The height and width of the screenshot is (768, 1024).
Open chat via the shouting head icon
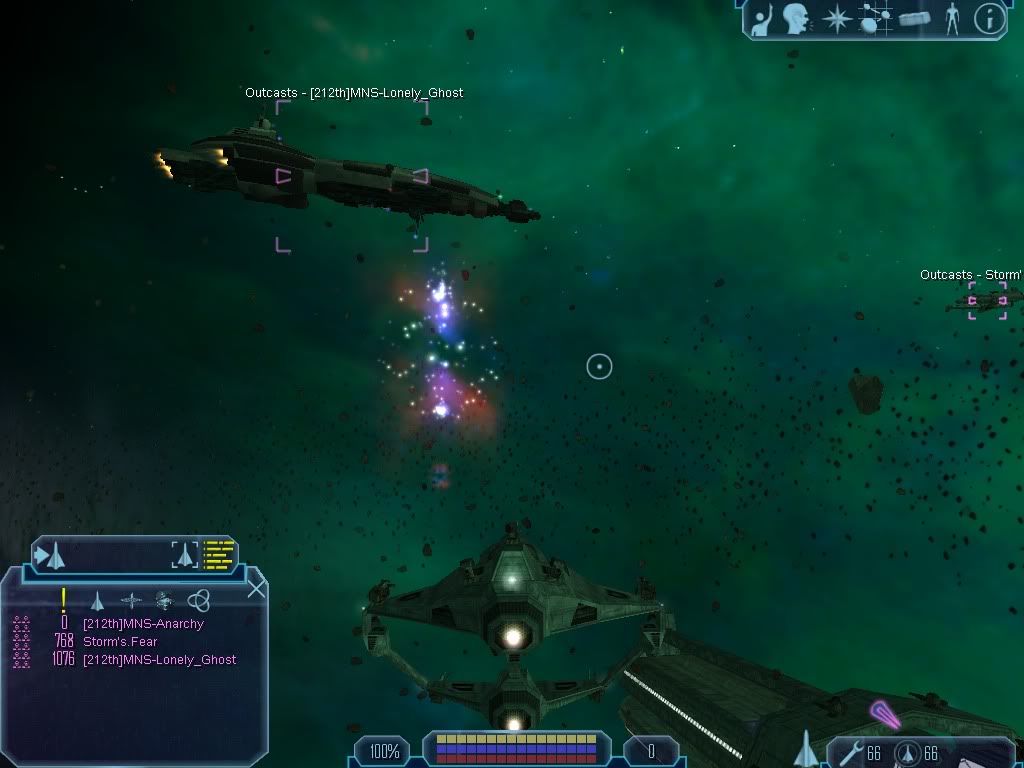point(796,18)
